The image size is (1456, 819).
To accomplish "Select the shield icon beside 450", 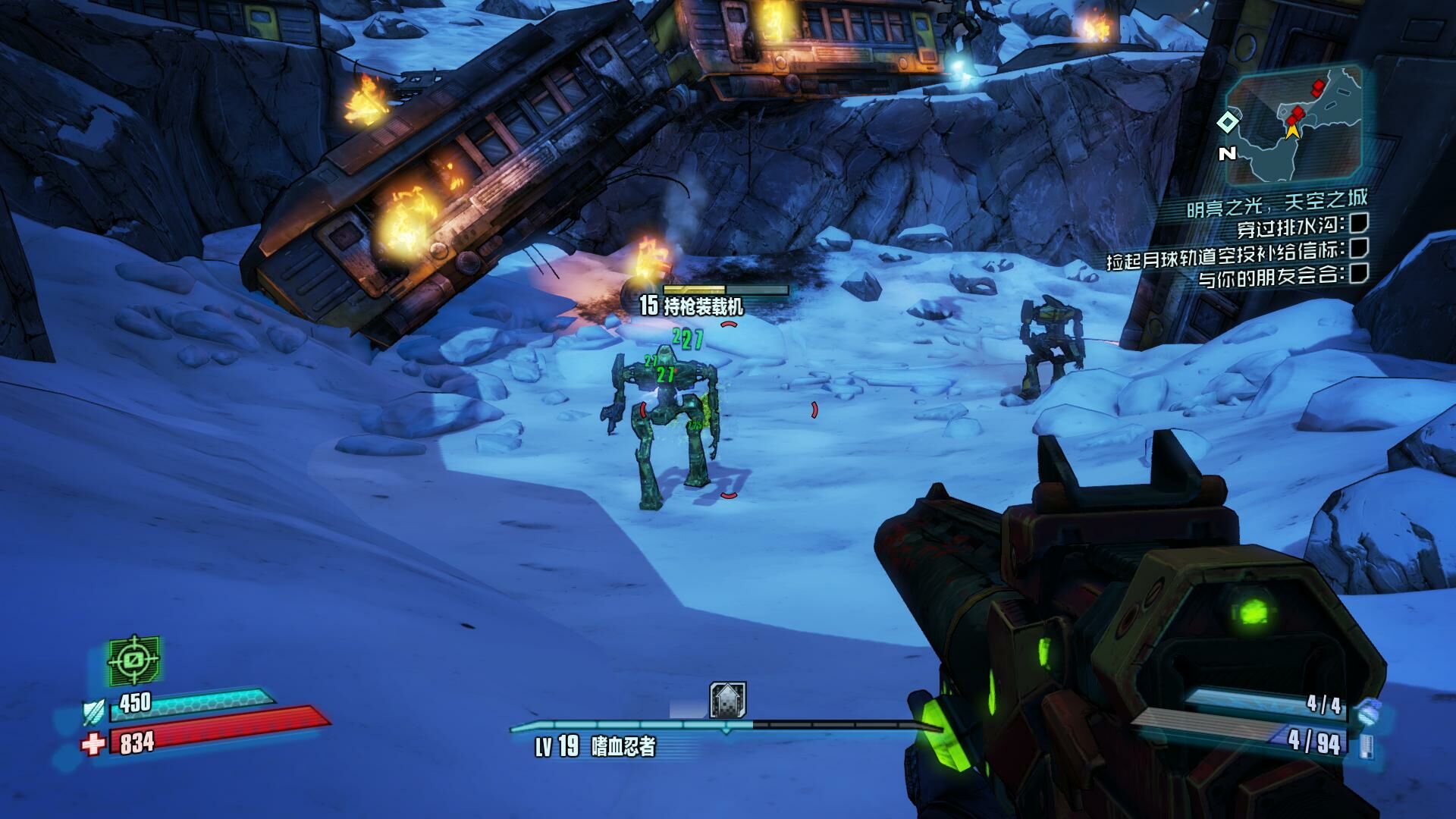I will click(93, 712).
